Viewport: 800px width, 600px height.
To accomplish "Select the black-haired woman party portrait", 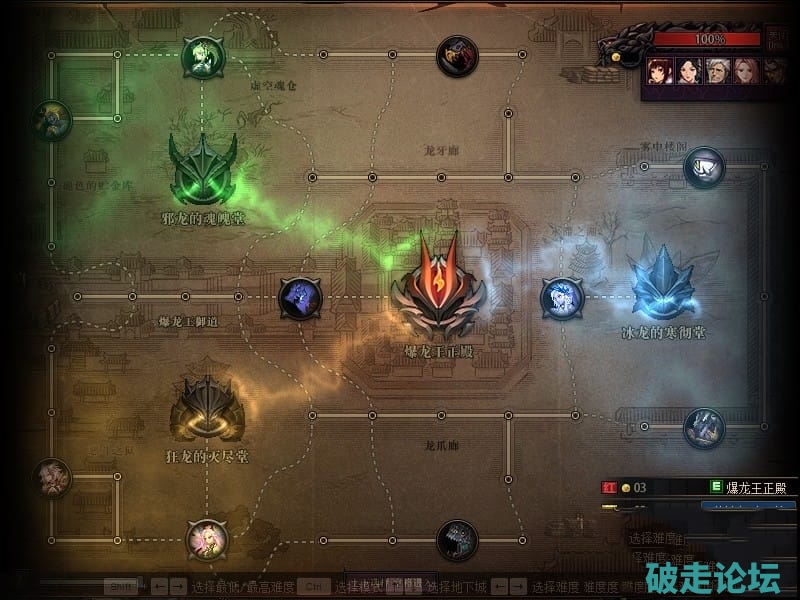I will [x=688, y=70].
